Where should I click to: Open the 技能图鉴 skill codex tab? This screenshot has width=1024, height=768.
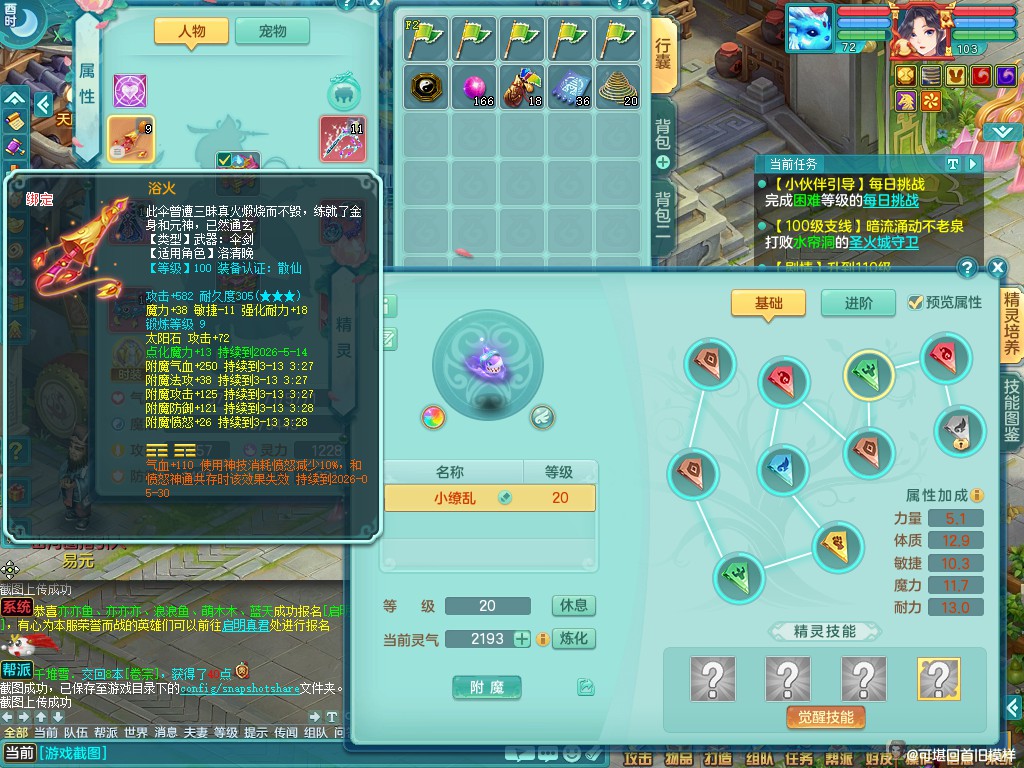[1011, 411]
